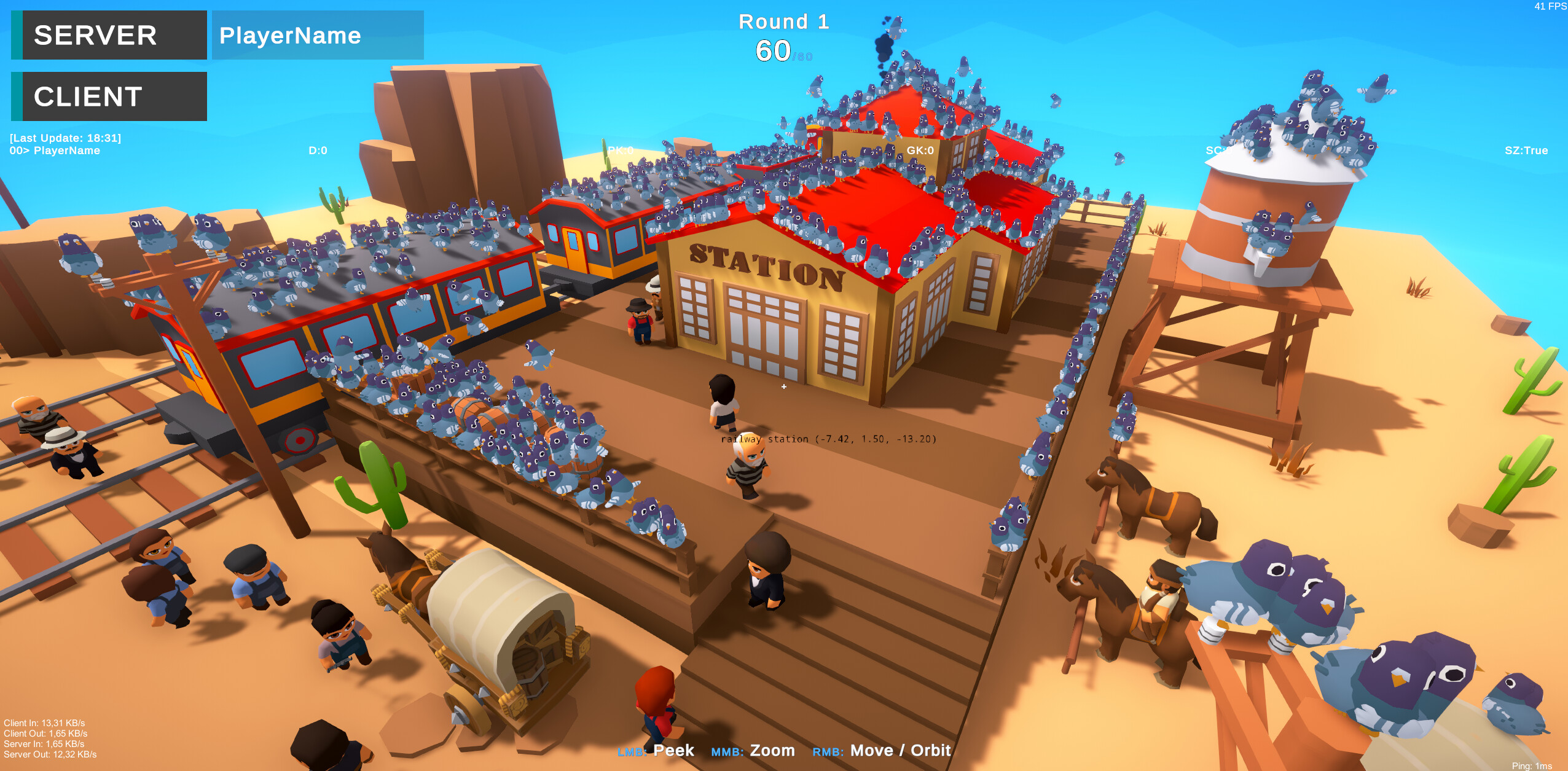
Task: Start the game as CLIENT
Action: pyautogui.click(x=109, y=96)
